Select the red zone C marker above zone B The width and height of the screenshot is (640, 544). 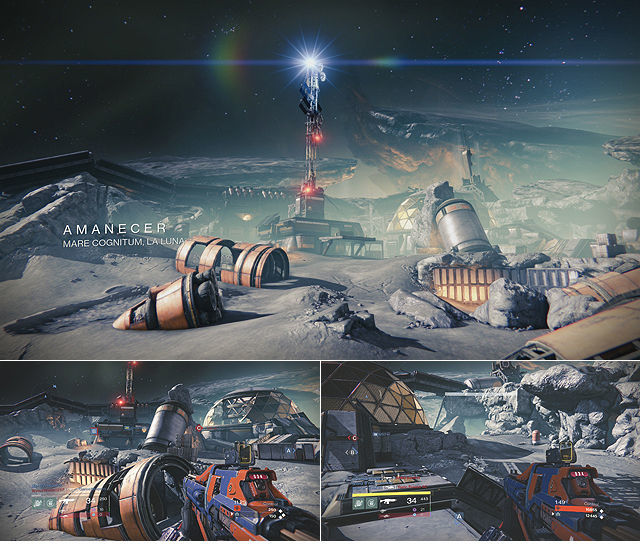pyautogui.click(x=354, y=437)
